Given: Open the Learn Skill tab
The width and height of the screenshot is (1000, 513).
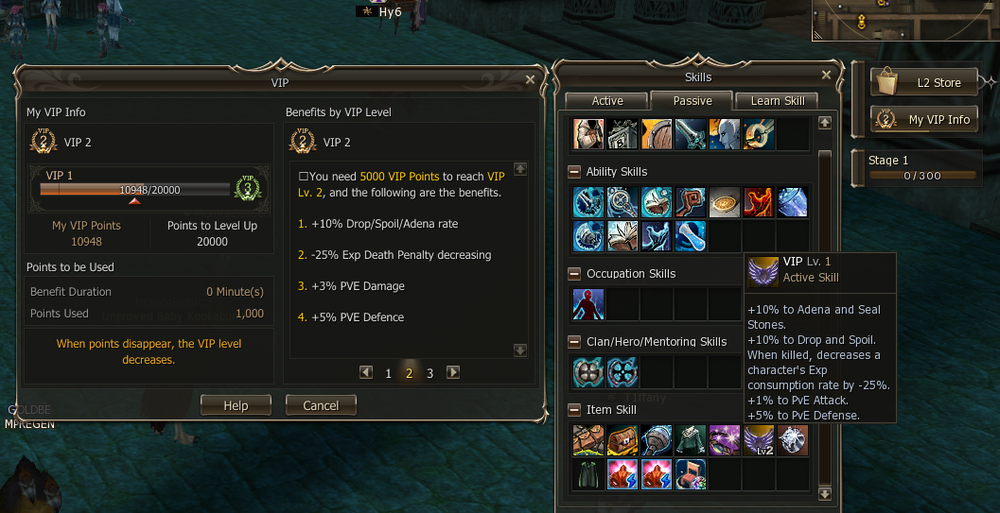Looking at the screenshot, I should (x=777, y=101).
